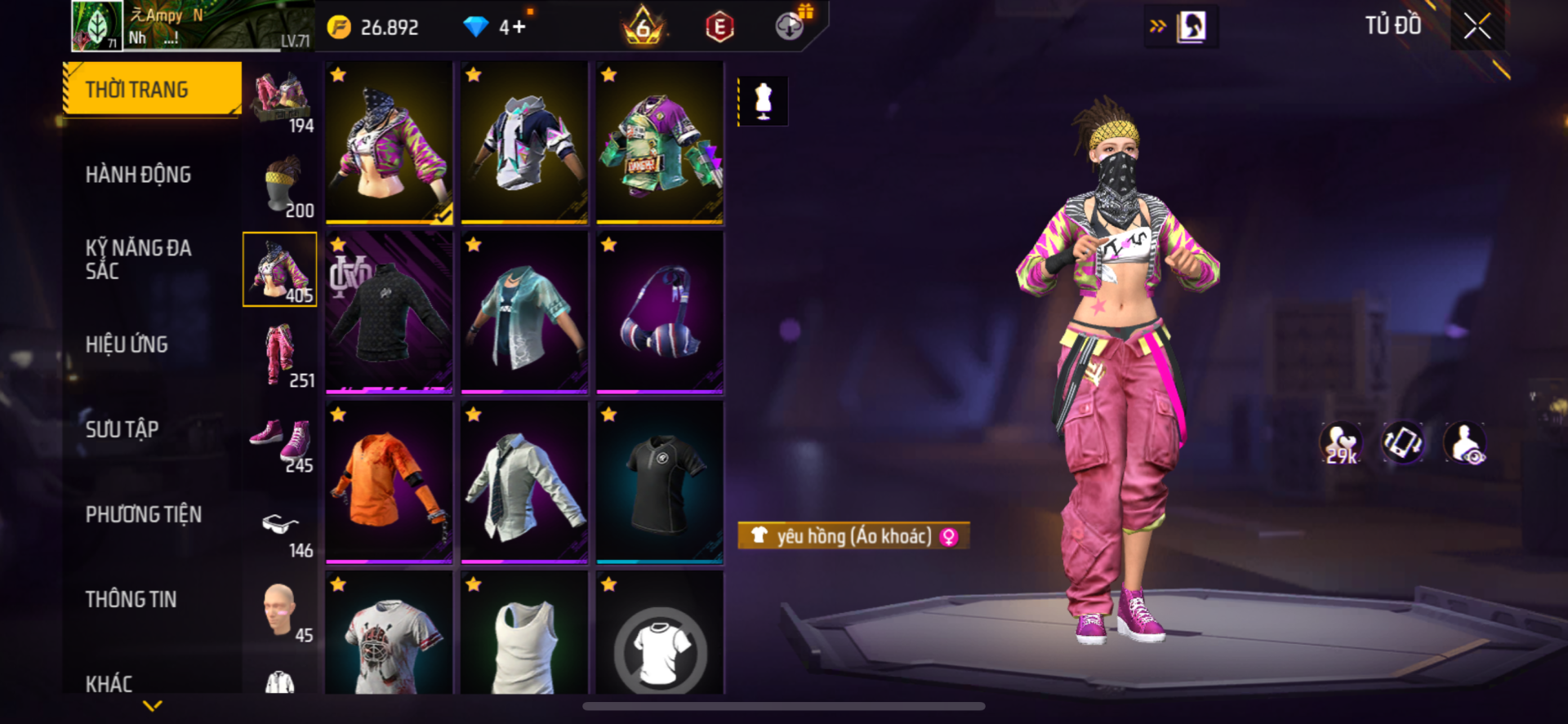1568x724 pixels.
Task: Open the HIỆU ỨNG section
Action: point(127,344)
